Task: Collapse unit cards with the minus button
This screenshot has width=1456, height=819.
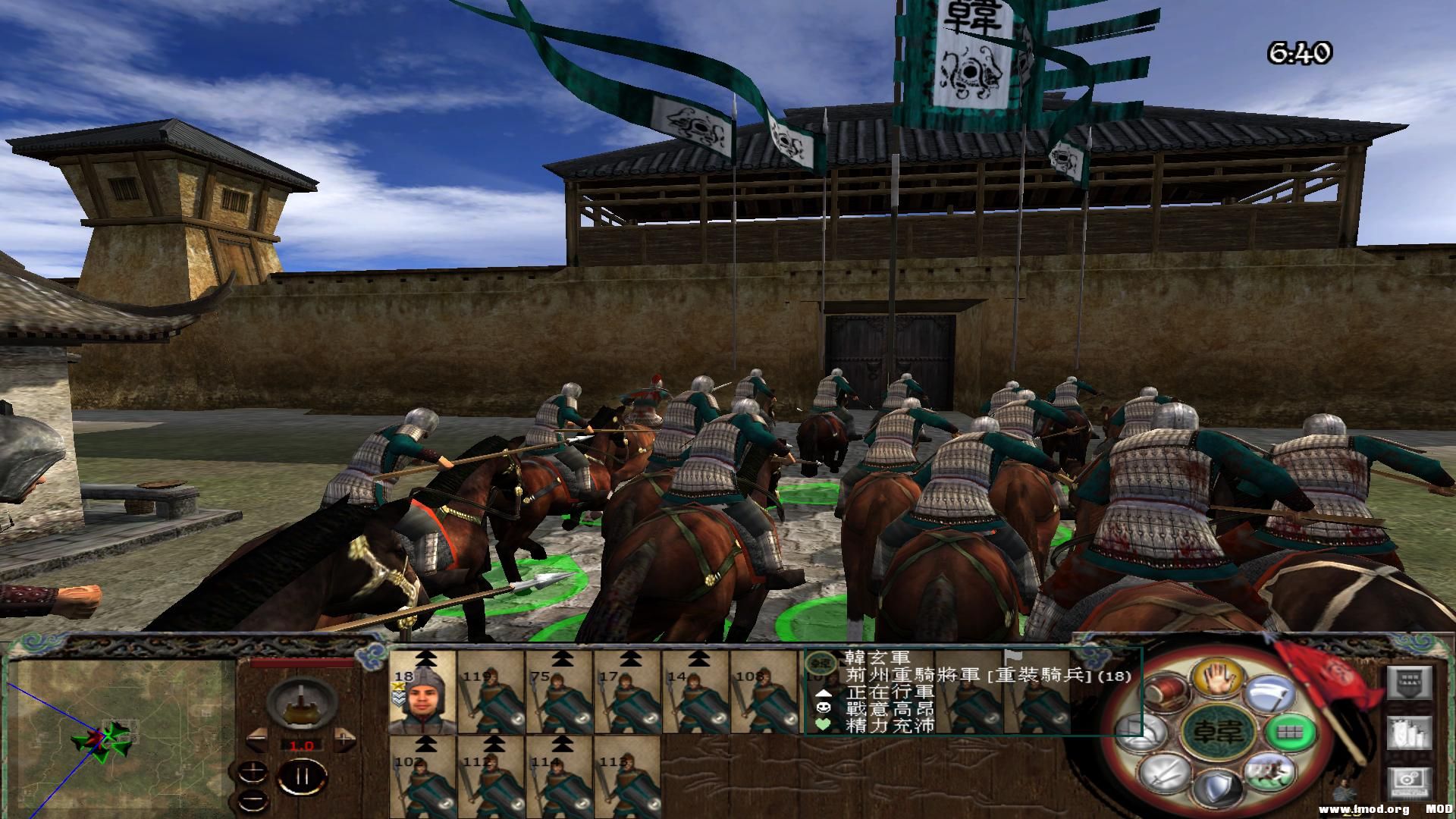Action: tap(254, 800)
